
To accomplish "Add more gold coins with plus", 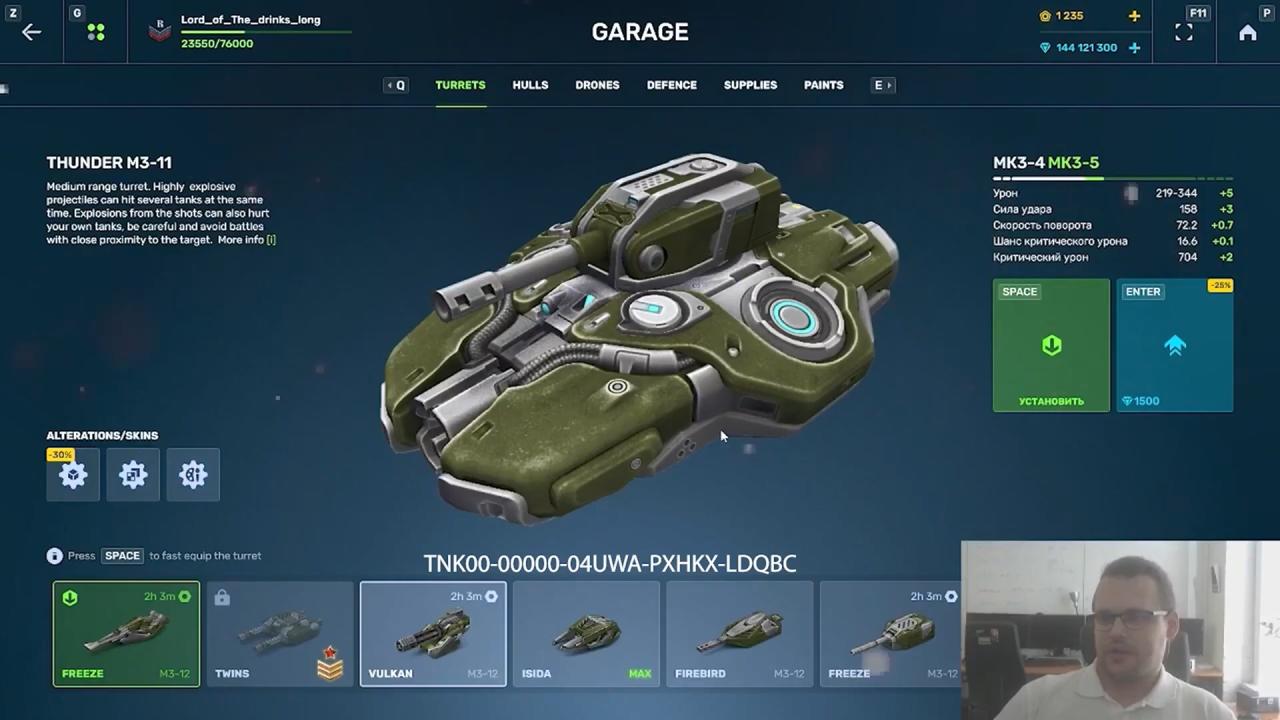I will (x=1134, y=16).
